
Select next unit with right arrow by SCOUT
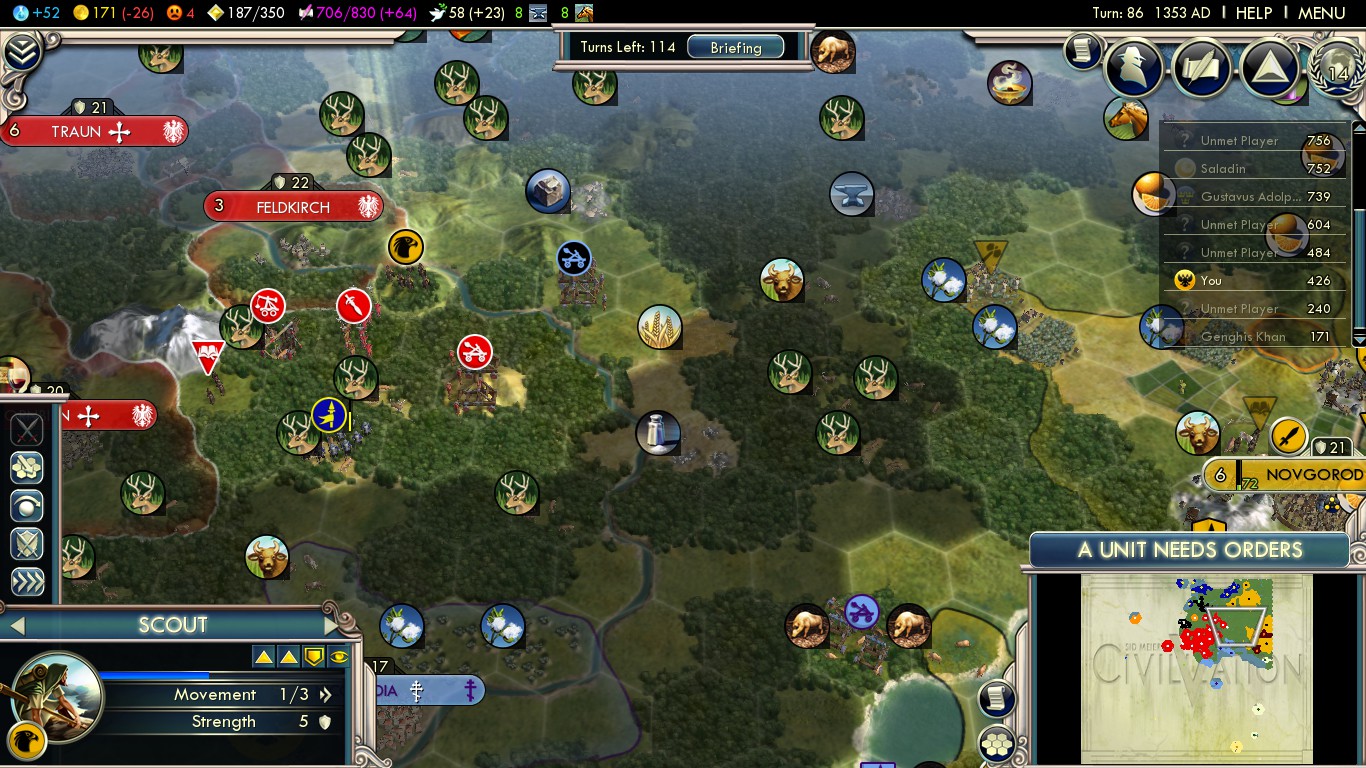coord(333,626)
